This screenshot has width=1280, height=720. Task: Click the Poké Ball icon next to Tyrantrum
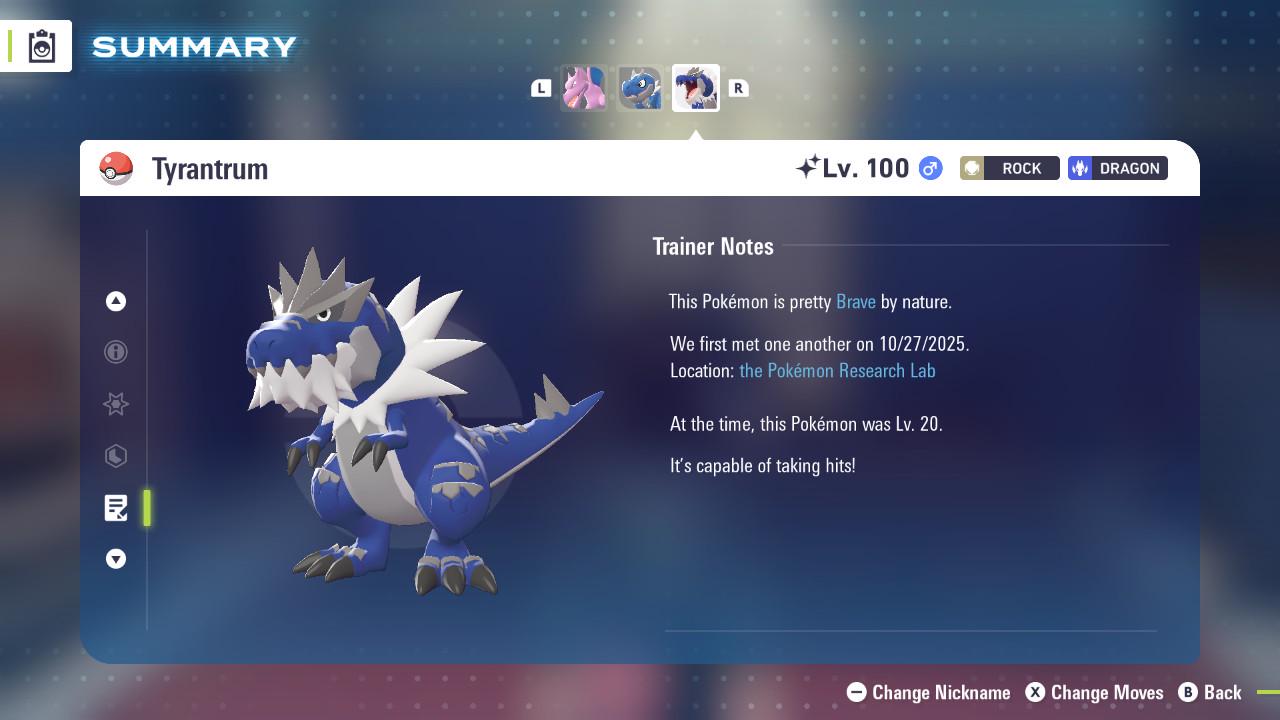(x=117, y=168)
